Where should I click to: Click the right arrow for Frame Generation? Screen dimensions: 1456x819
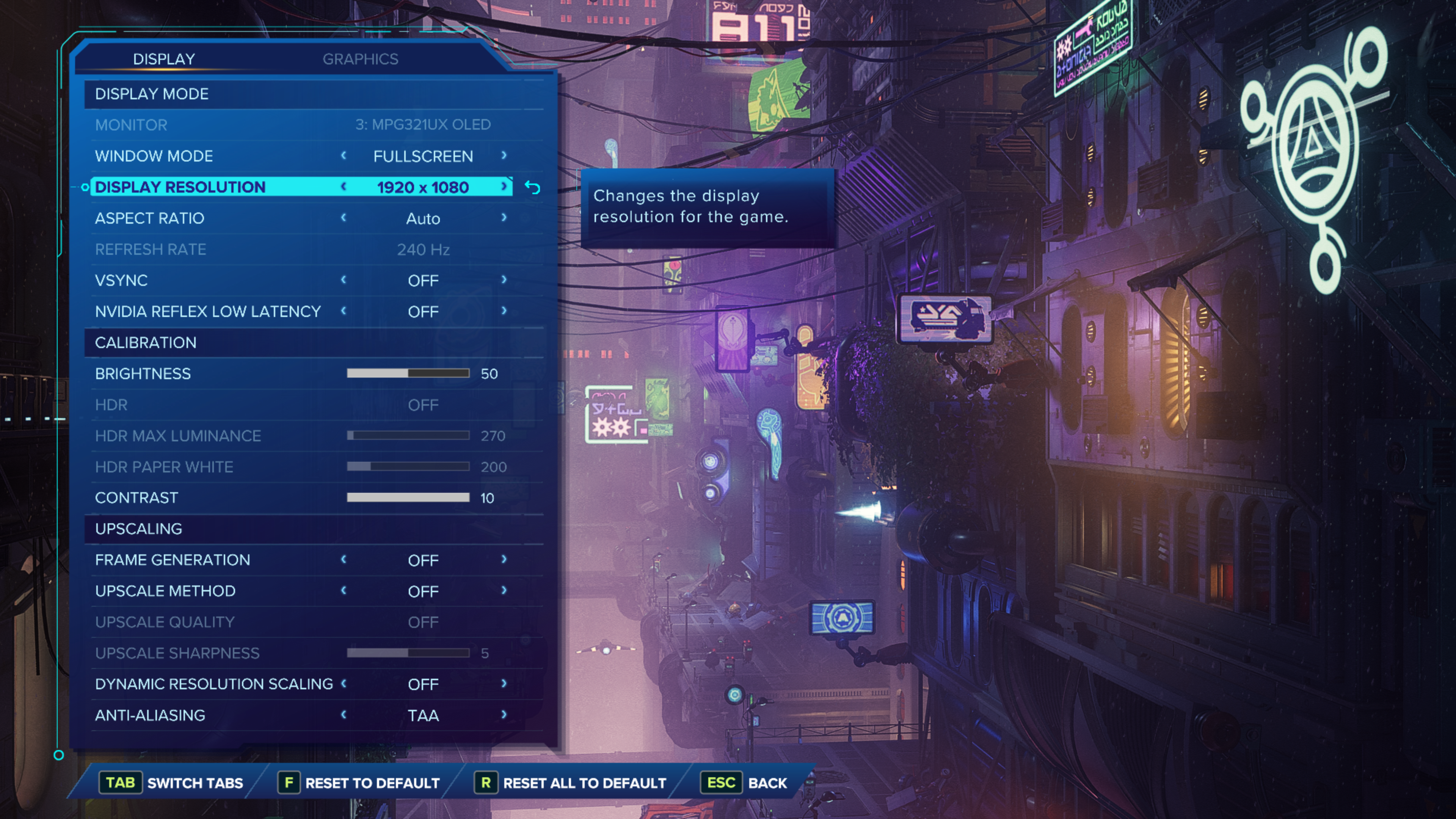(x=504, y=560)
